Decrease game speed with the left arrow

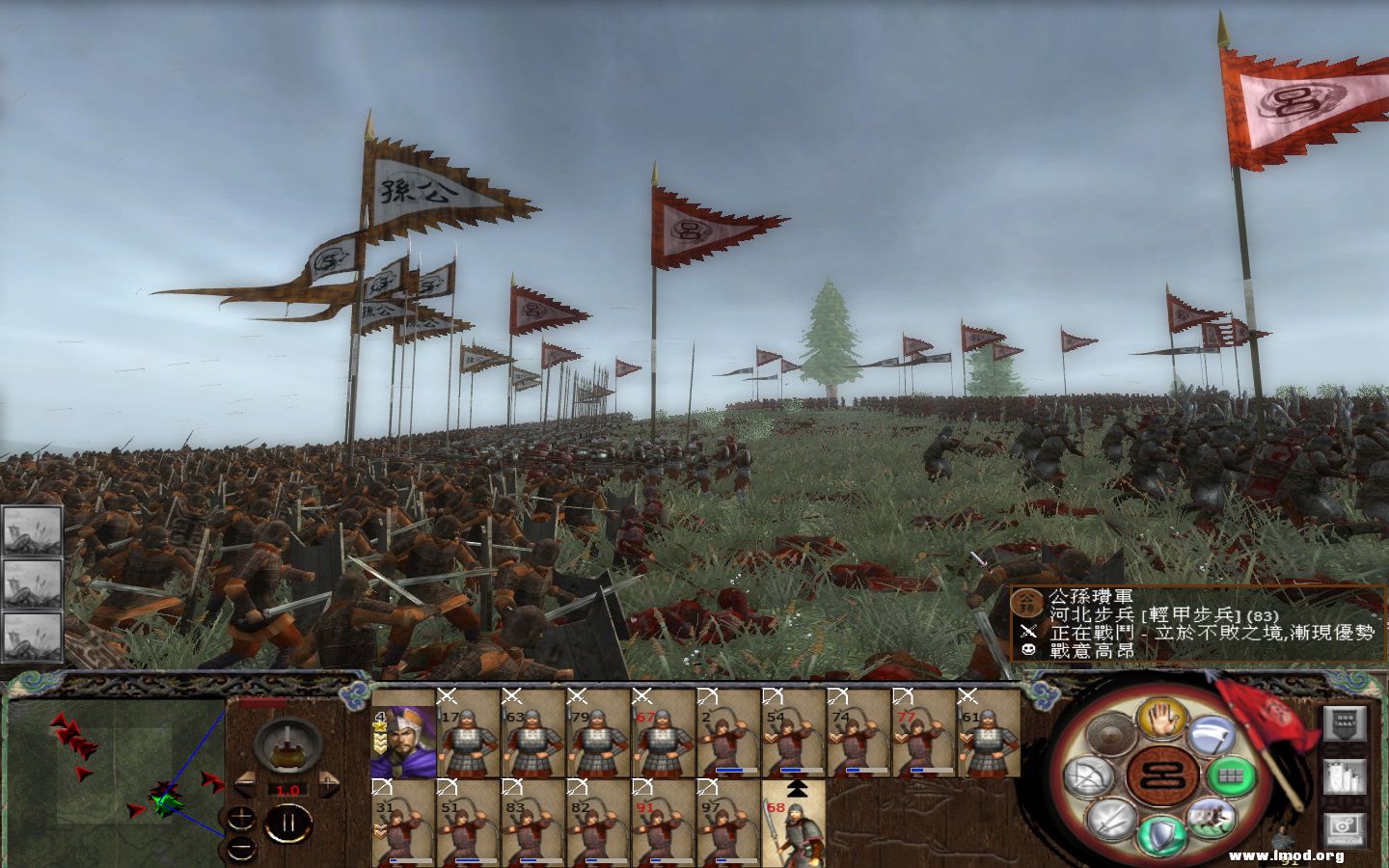[x=245, y=783]
